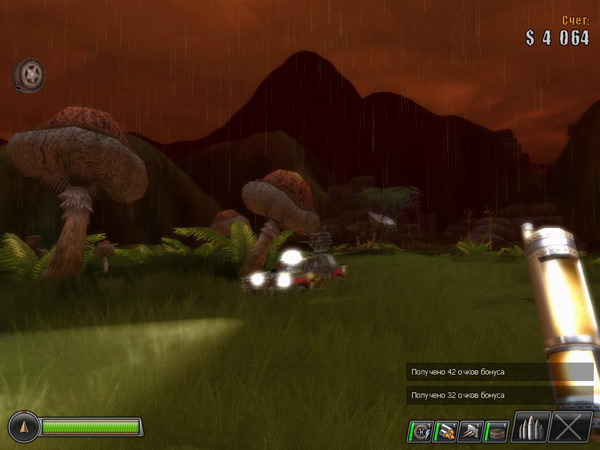Select the tire with lightning bolt slot
This screenshot has width=600, height=450.
(421, 431)
